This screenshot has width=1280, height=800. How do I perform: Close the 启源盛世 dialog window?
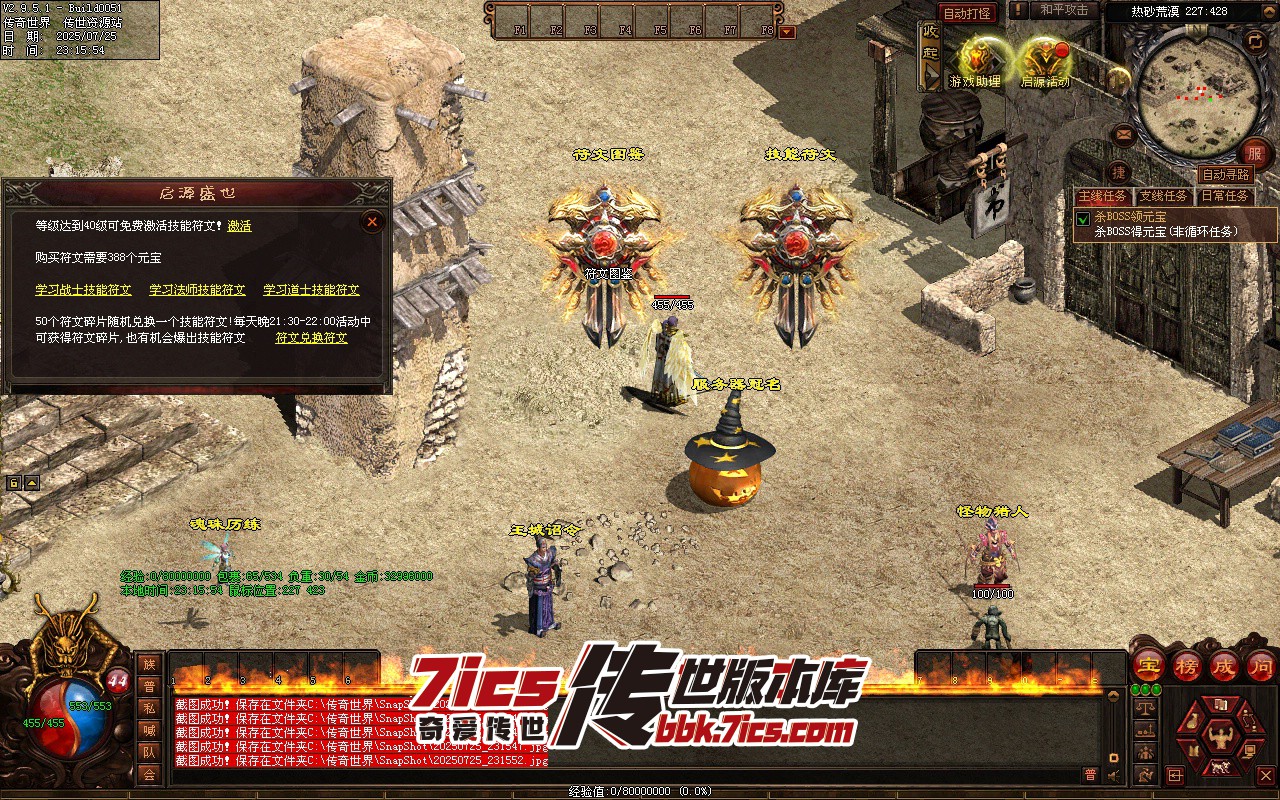372,221
